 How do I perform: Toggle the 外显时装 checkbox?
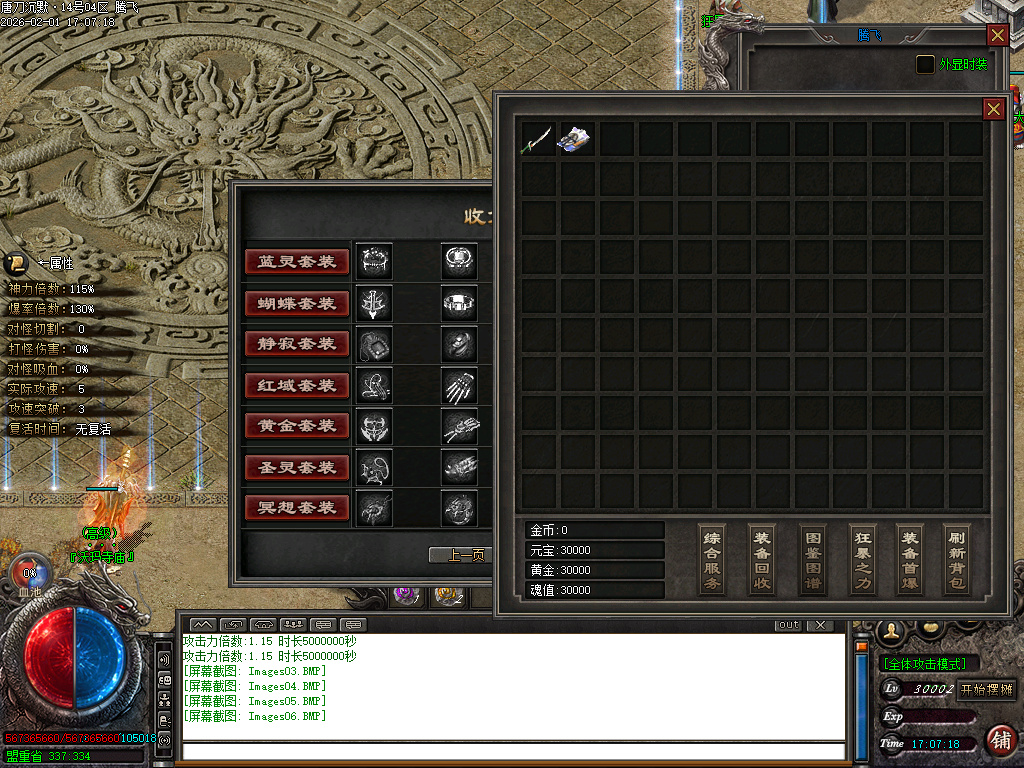pyautogui.click(x=926, y=64)
